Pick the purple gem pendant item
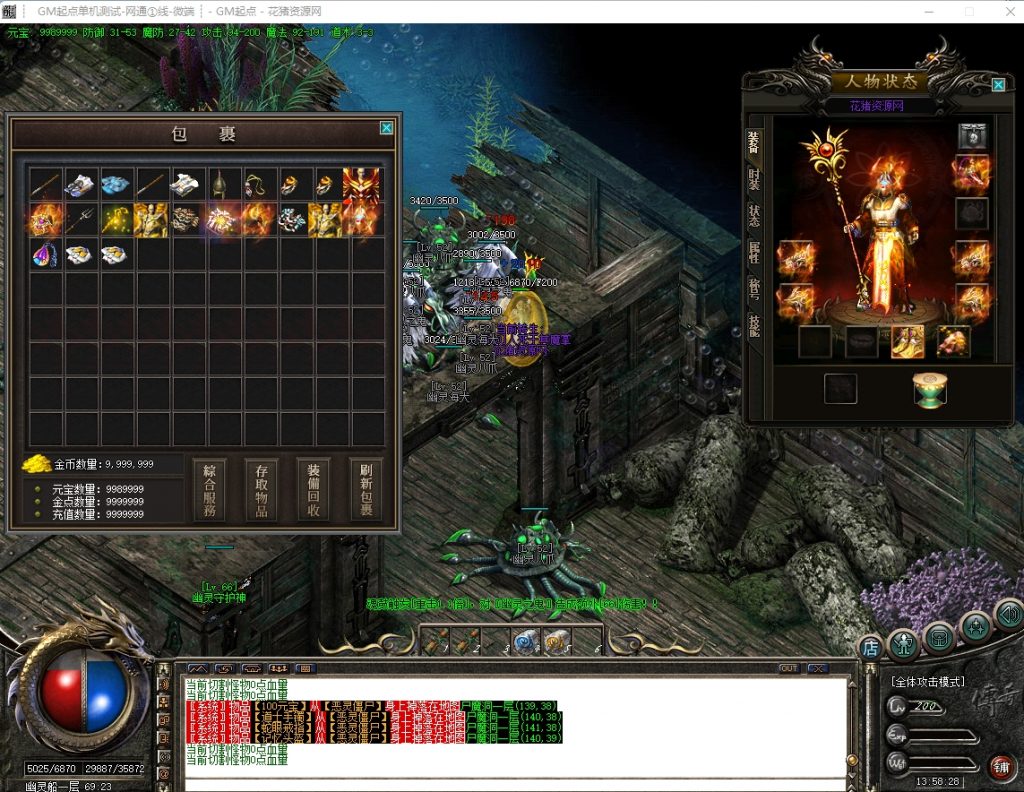1024x792 pixels. [45, 254]
